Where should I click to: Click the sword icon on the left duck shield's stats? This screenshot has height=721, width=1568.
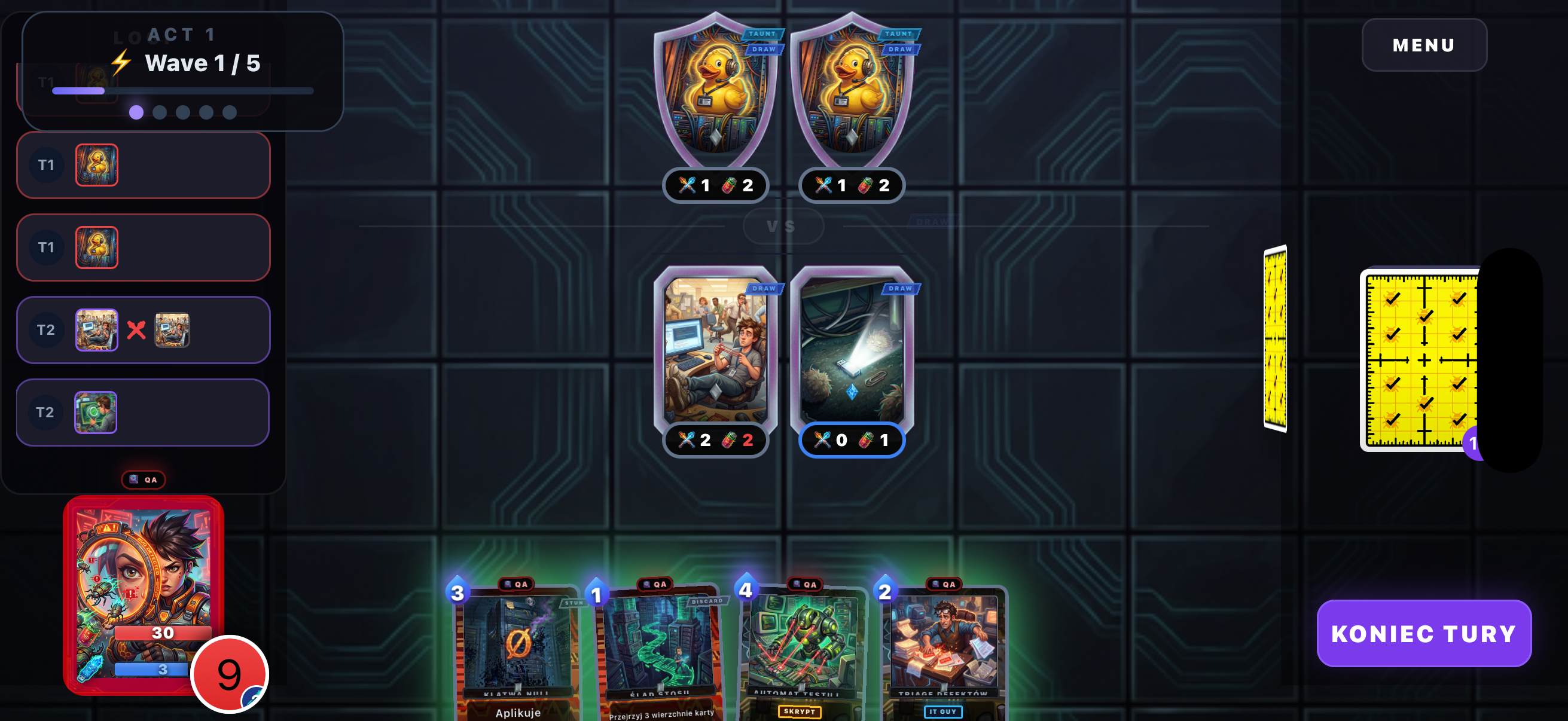(687, 186)
